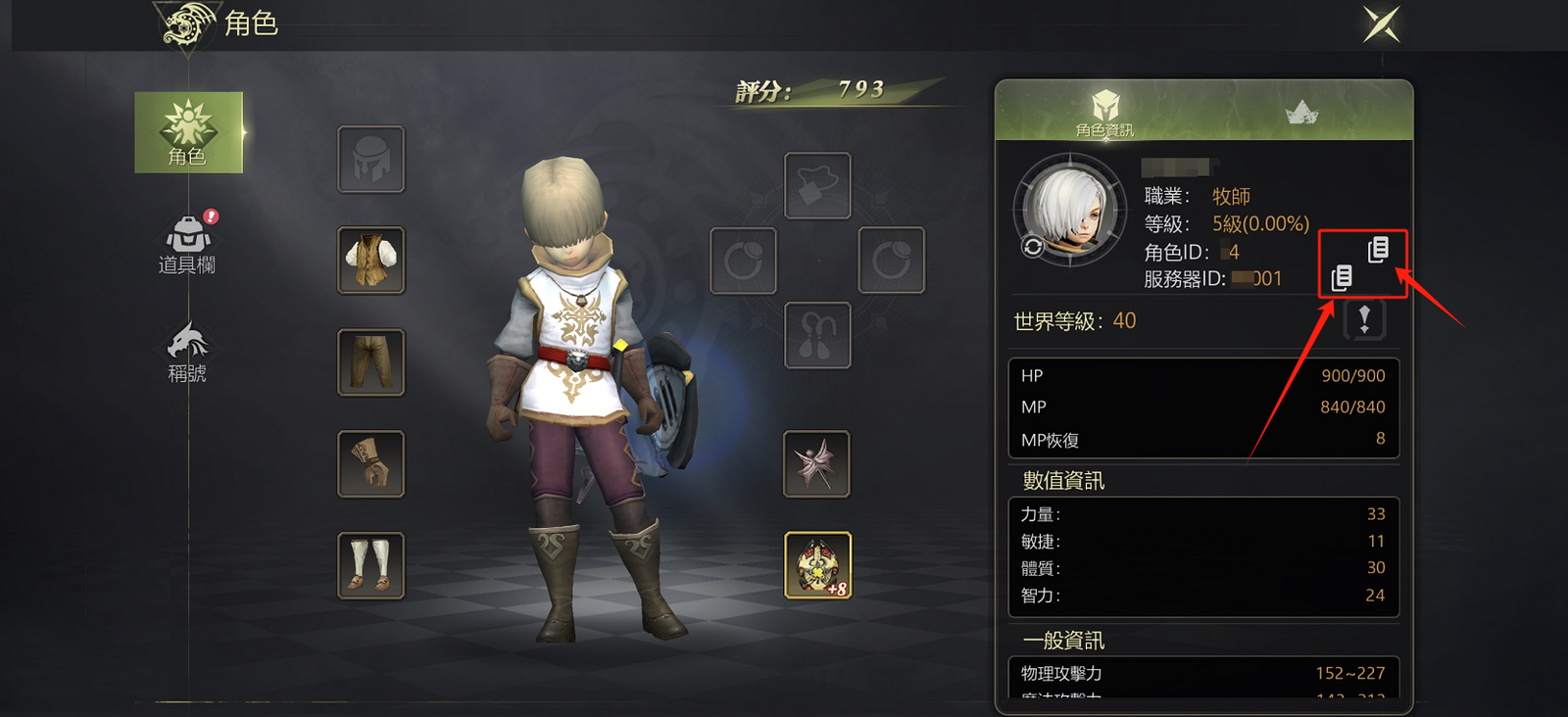Select the vest armor equipment slot
1568x717 pixels.
pos(371,261)
